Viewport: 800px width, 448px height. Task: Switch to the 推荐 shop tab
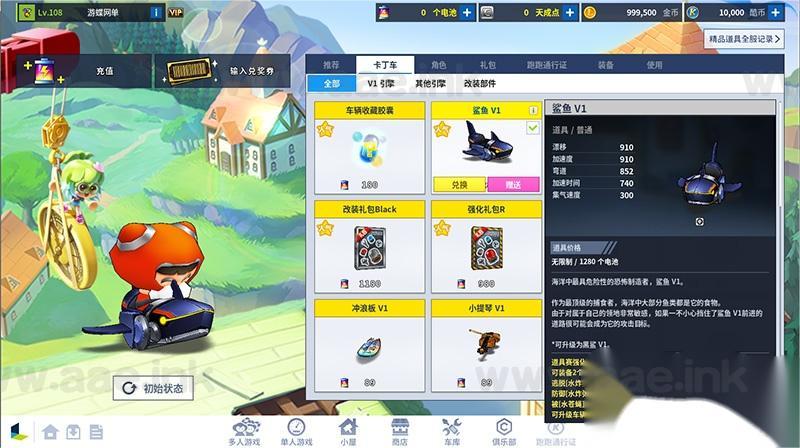[x=331, y=64]
